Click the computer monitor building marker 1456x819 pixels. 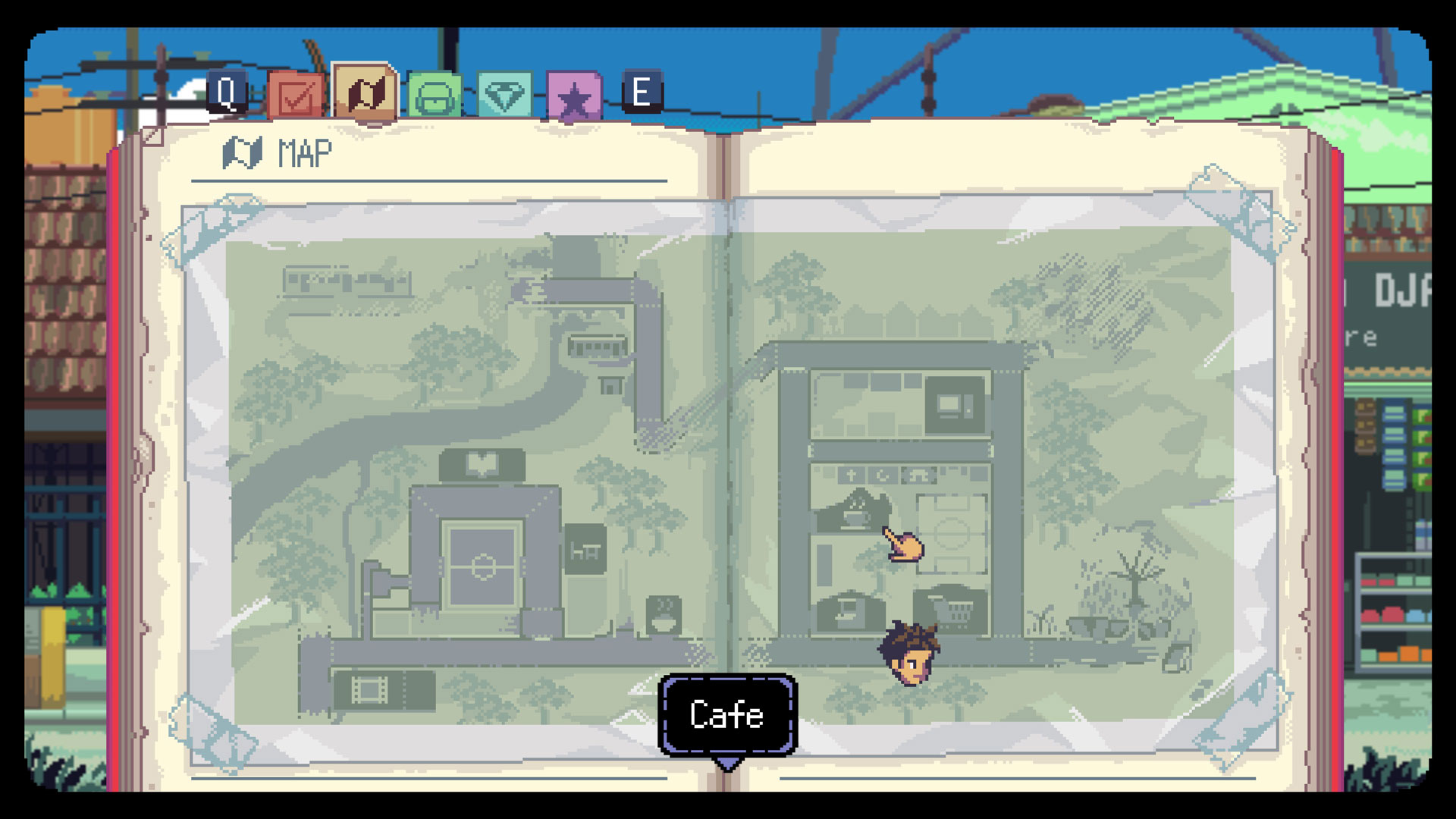click(953, 404)
